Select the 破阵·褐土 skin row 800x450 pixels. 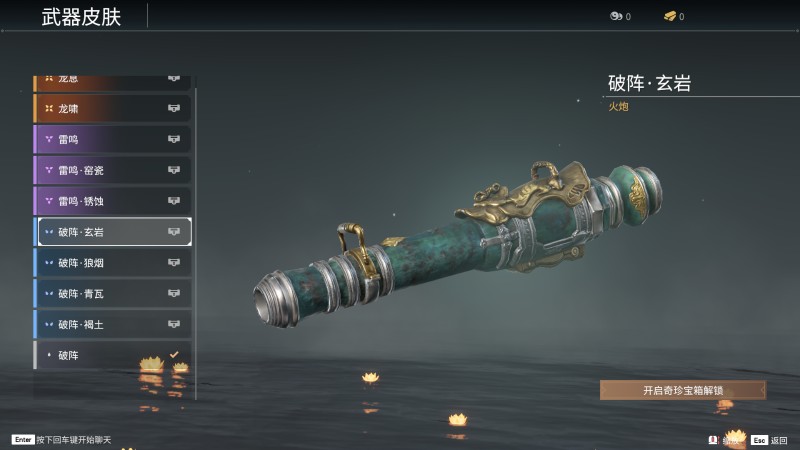112,325
